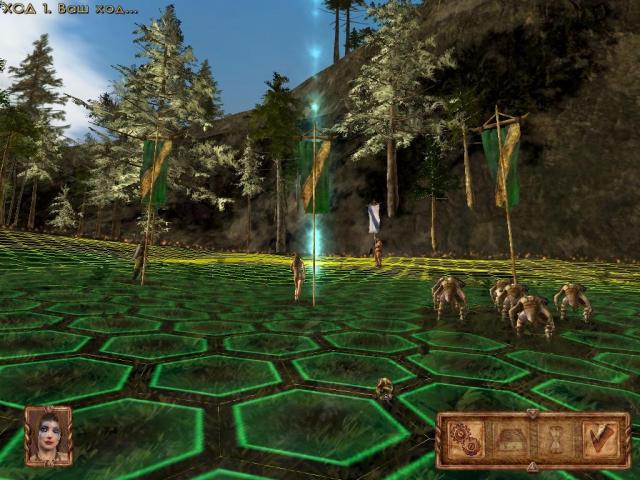Select the heroine portrait
640x480 pixels.
click(48, 436)
